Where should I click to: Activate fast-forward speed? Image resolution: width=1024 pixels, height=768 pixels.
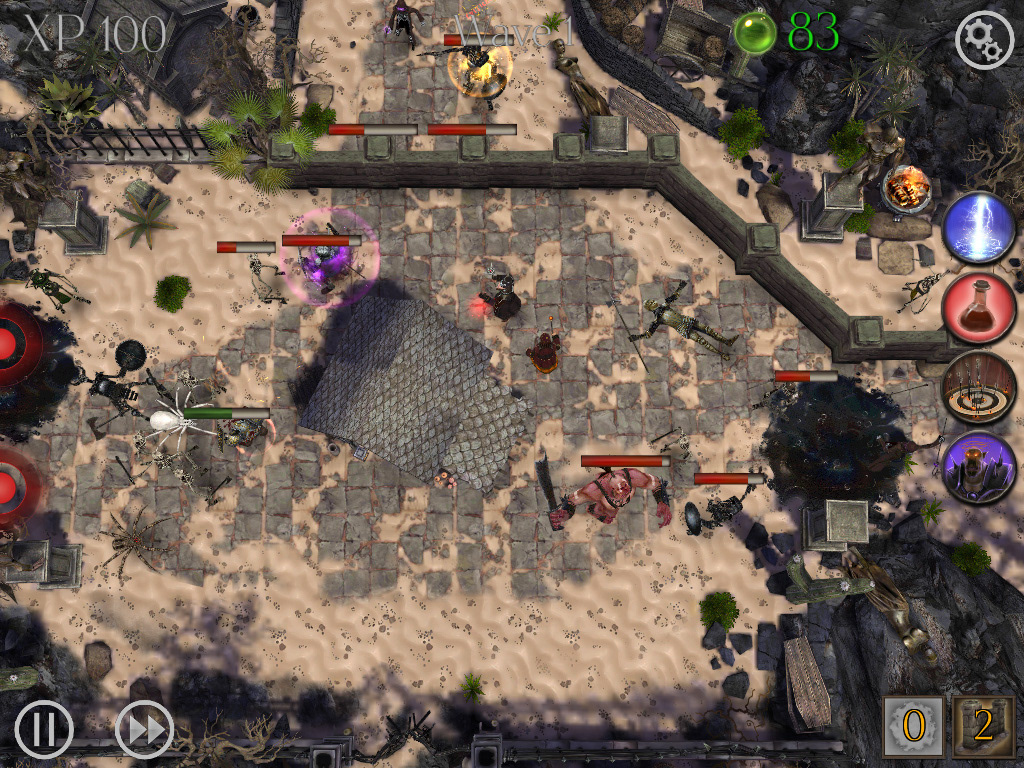145,729
